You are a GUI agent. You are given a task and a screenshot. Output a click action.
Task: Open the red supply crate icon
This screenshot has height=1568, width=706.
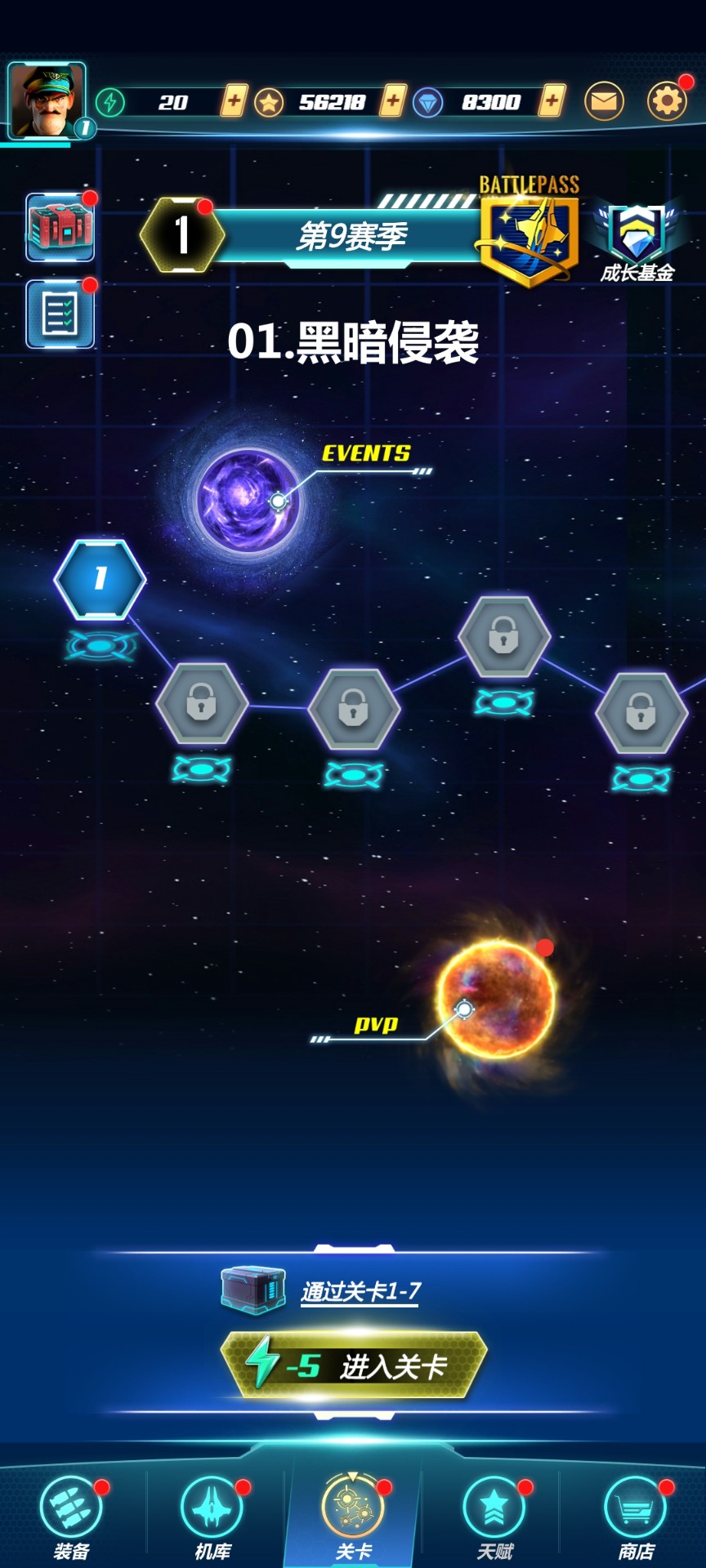(x=60, y=227)
